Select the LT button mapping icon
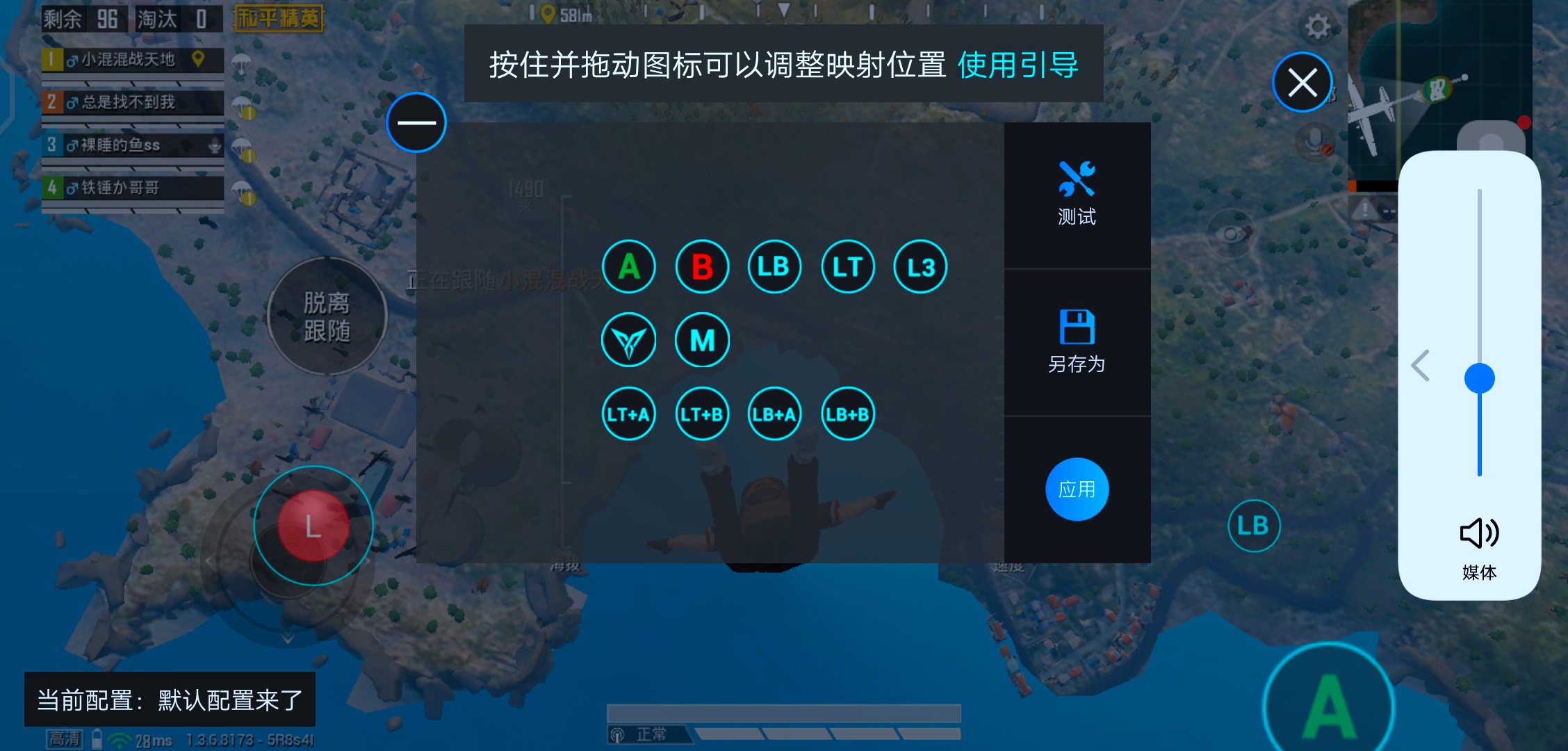 click(847, 266)
